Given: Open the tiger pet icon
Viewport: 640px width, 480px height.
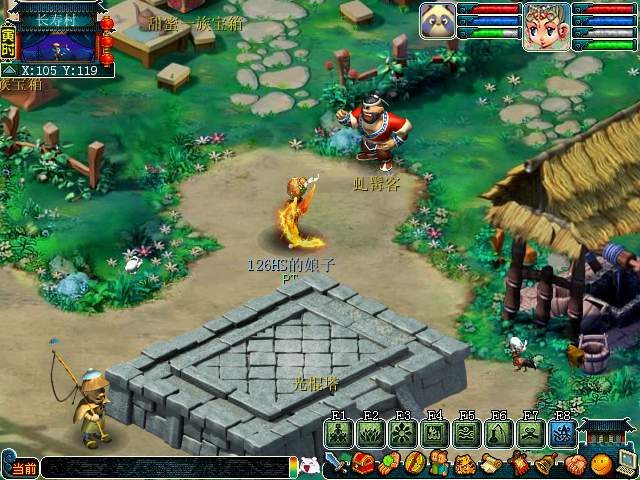Looking at the screenshot, I should [465, 465].
